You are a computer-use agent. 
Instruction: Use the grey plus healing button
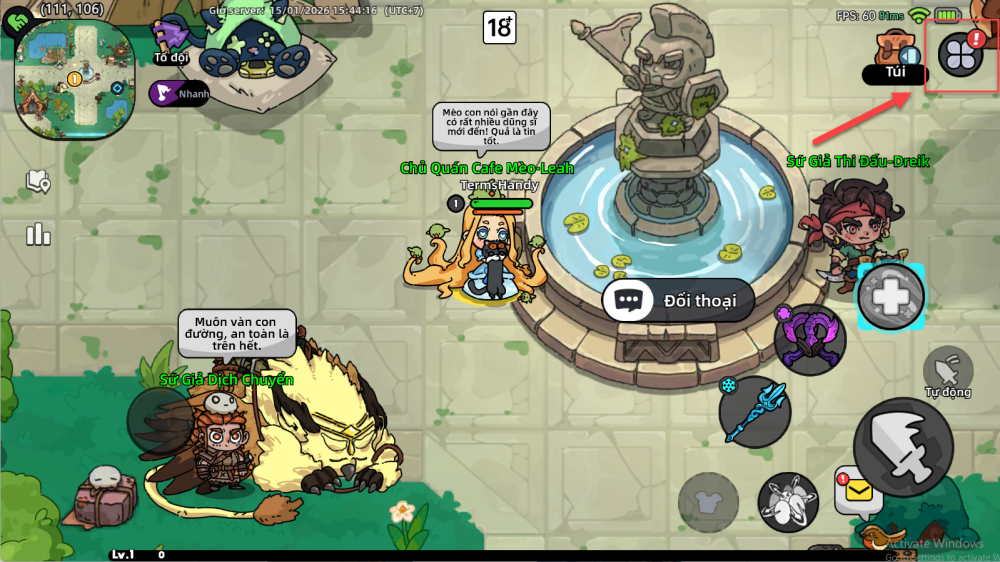point(891,297)
